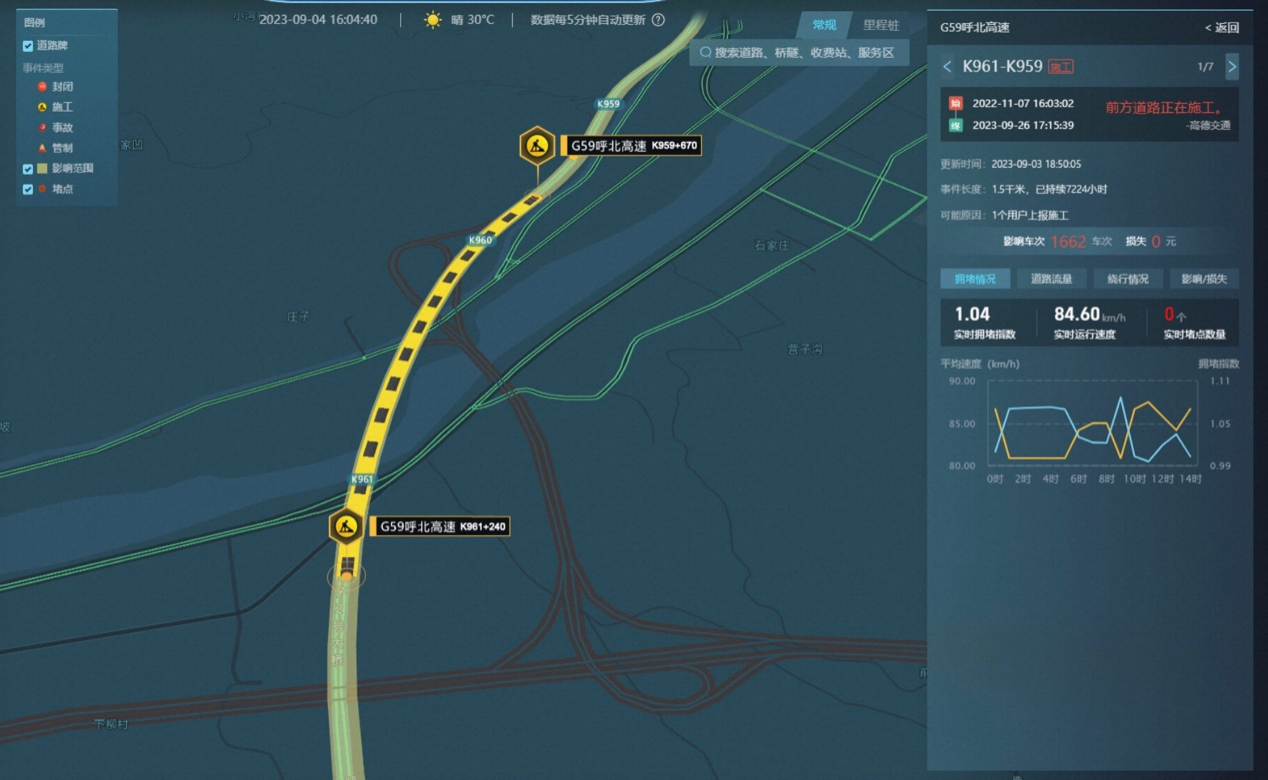The width and height of the screenshot is (1268, 780).
Task: Switch to the 里程桩 map tab
Action: (x=881, y=25)
